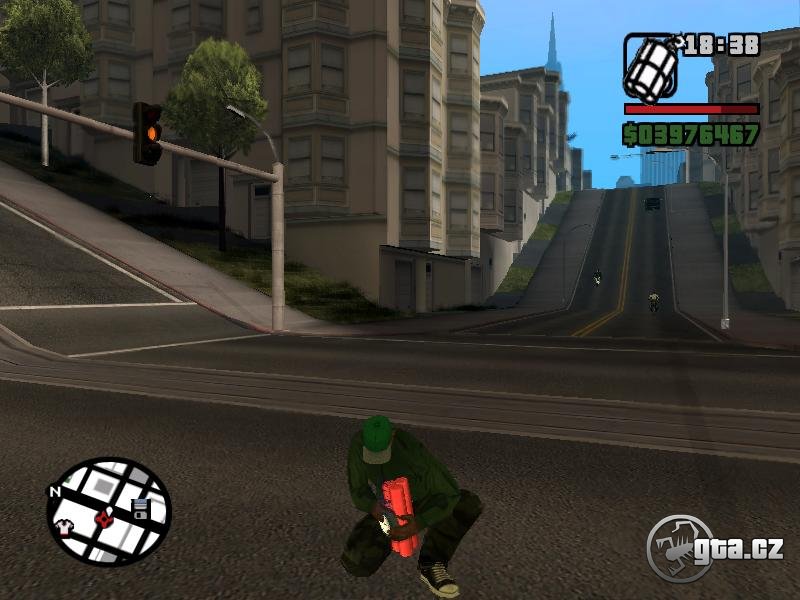Open the circular street minimap

pos(109,511)
